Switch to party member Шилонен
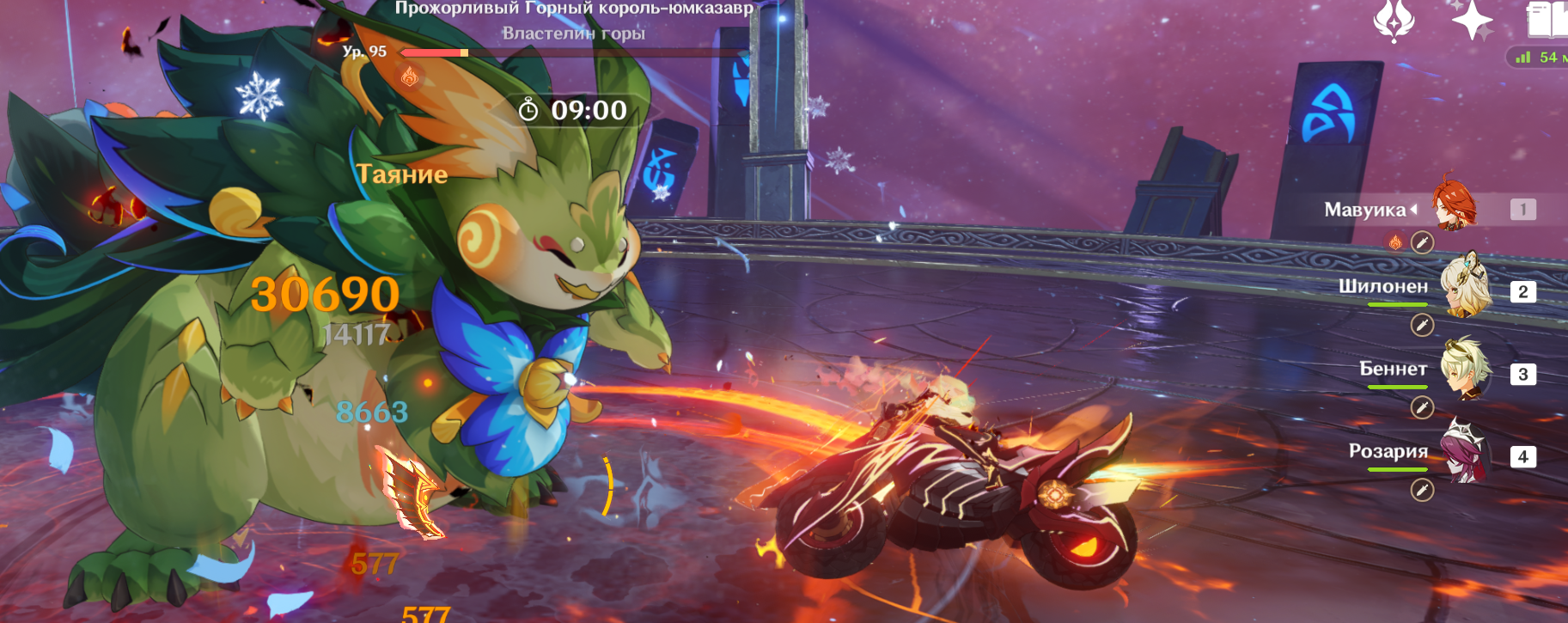 pyautogui.click(x=1464, y=287)
